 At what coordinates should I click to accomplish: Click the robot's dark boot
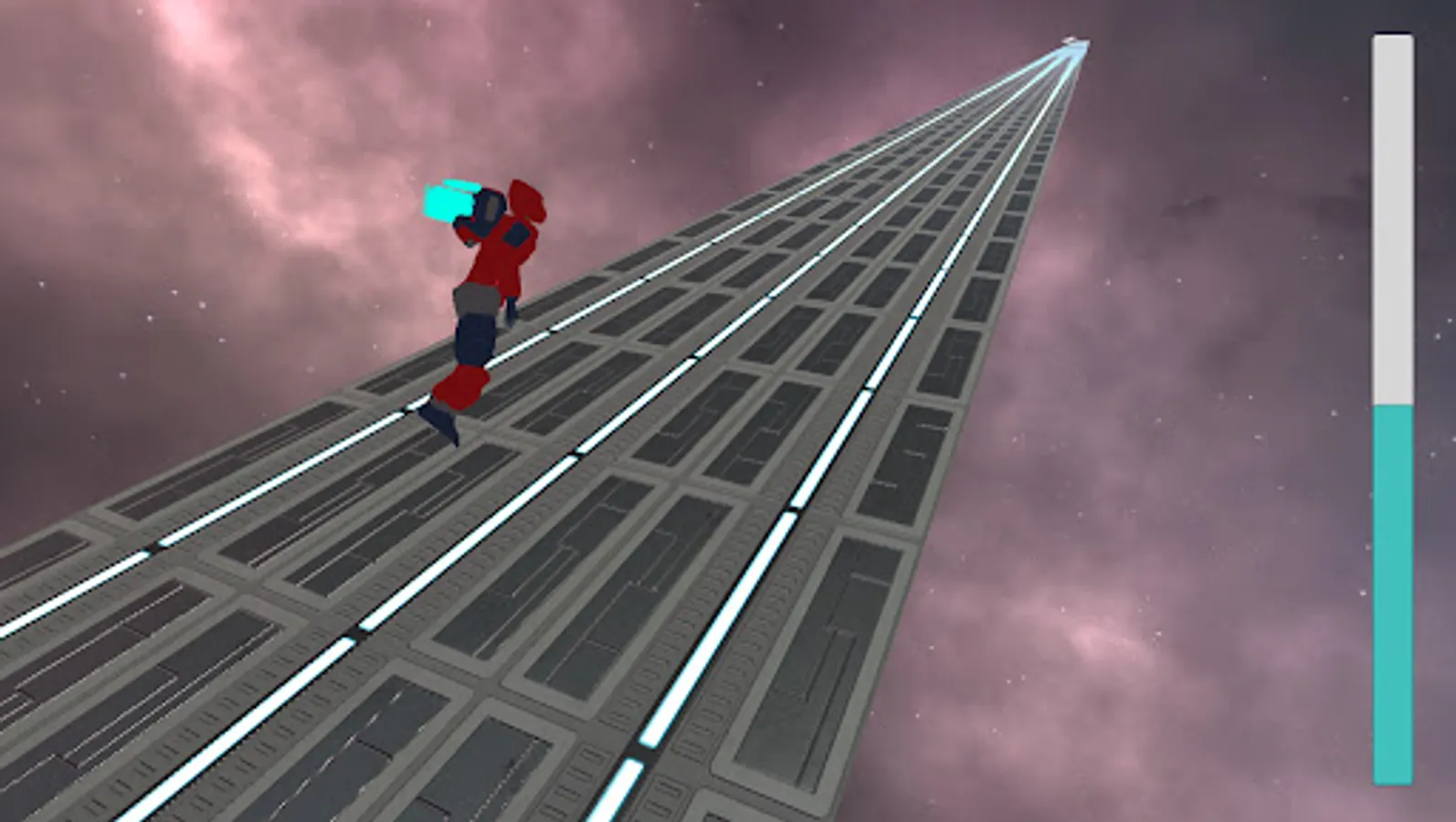[x=440, y=424]
